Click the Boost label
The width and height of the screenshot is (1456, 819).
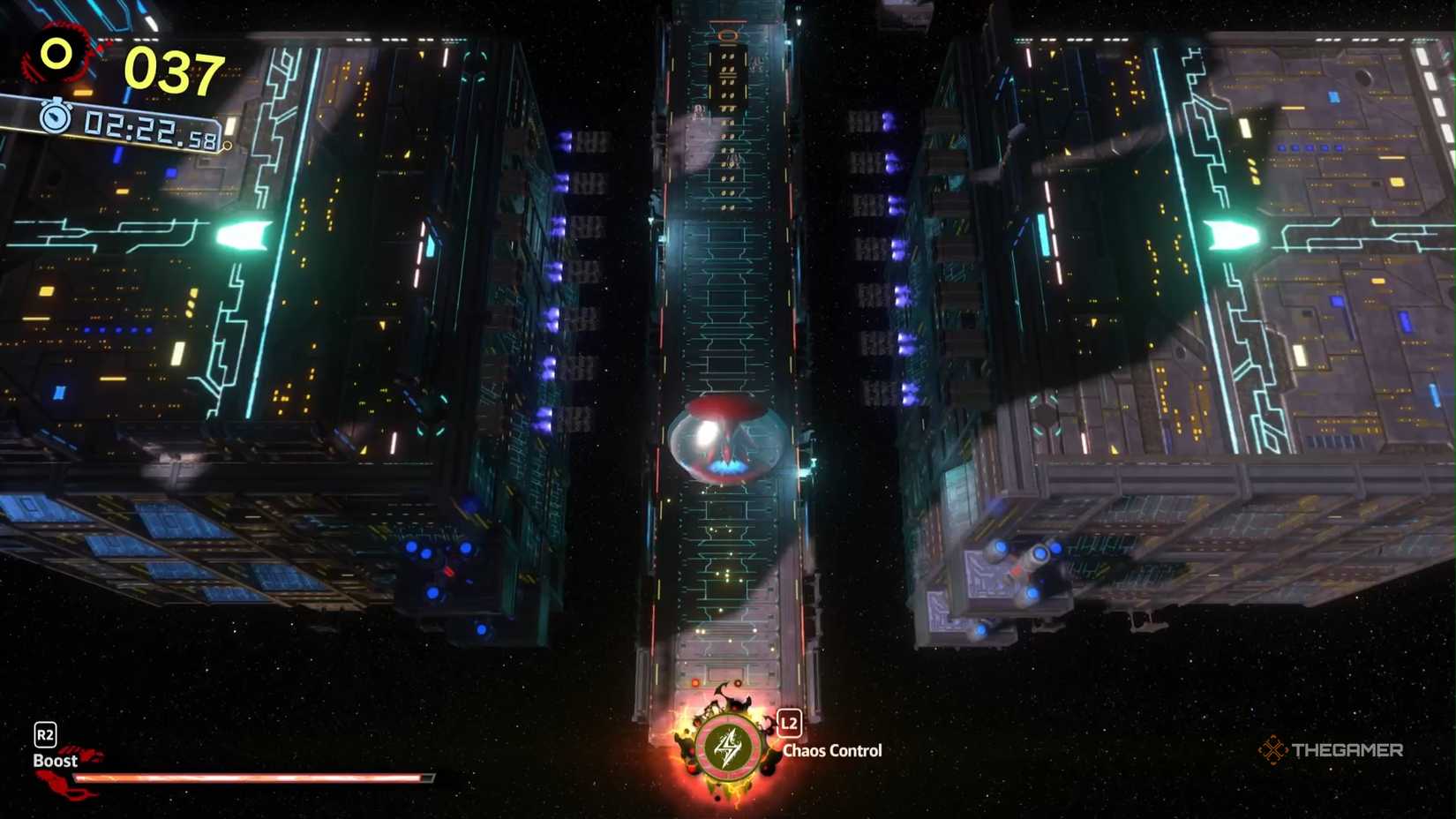click(x=56, y=760)
